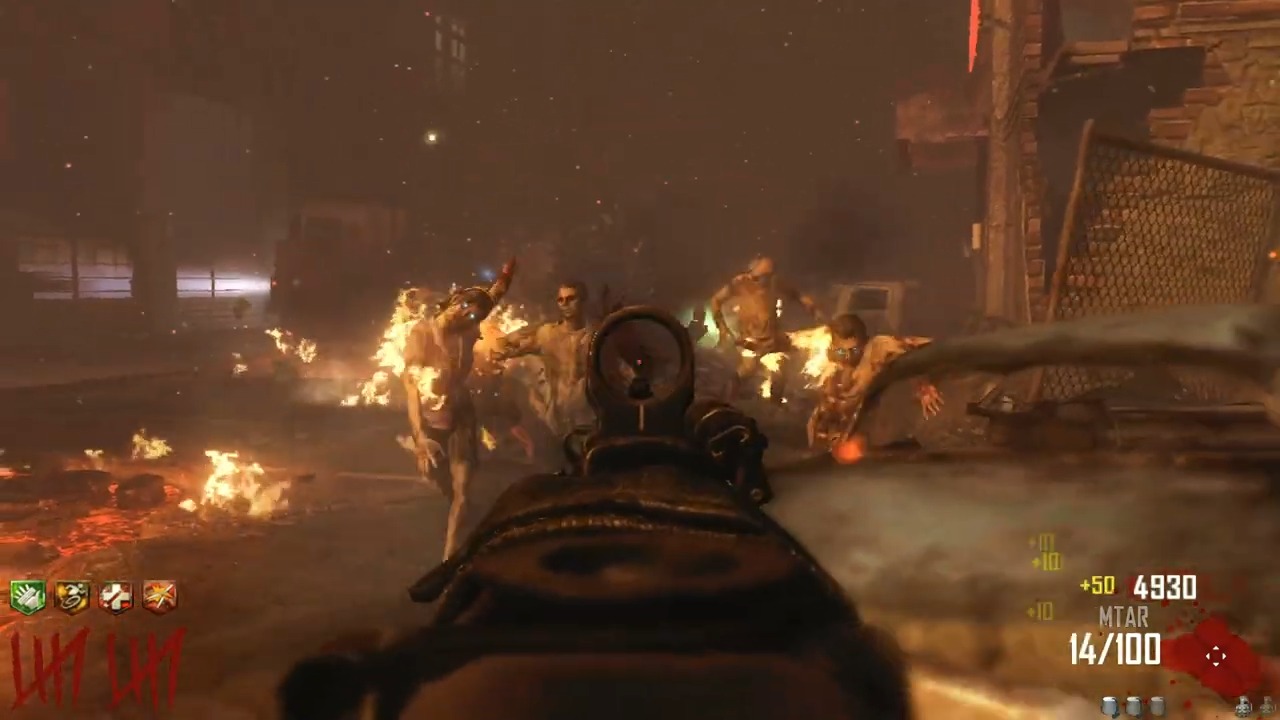Select the middle grenade canister icon

coord(1135,705)
